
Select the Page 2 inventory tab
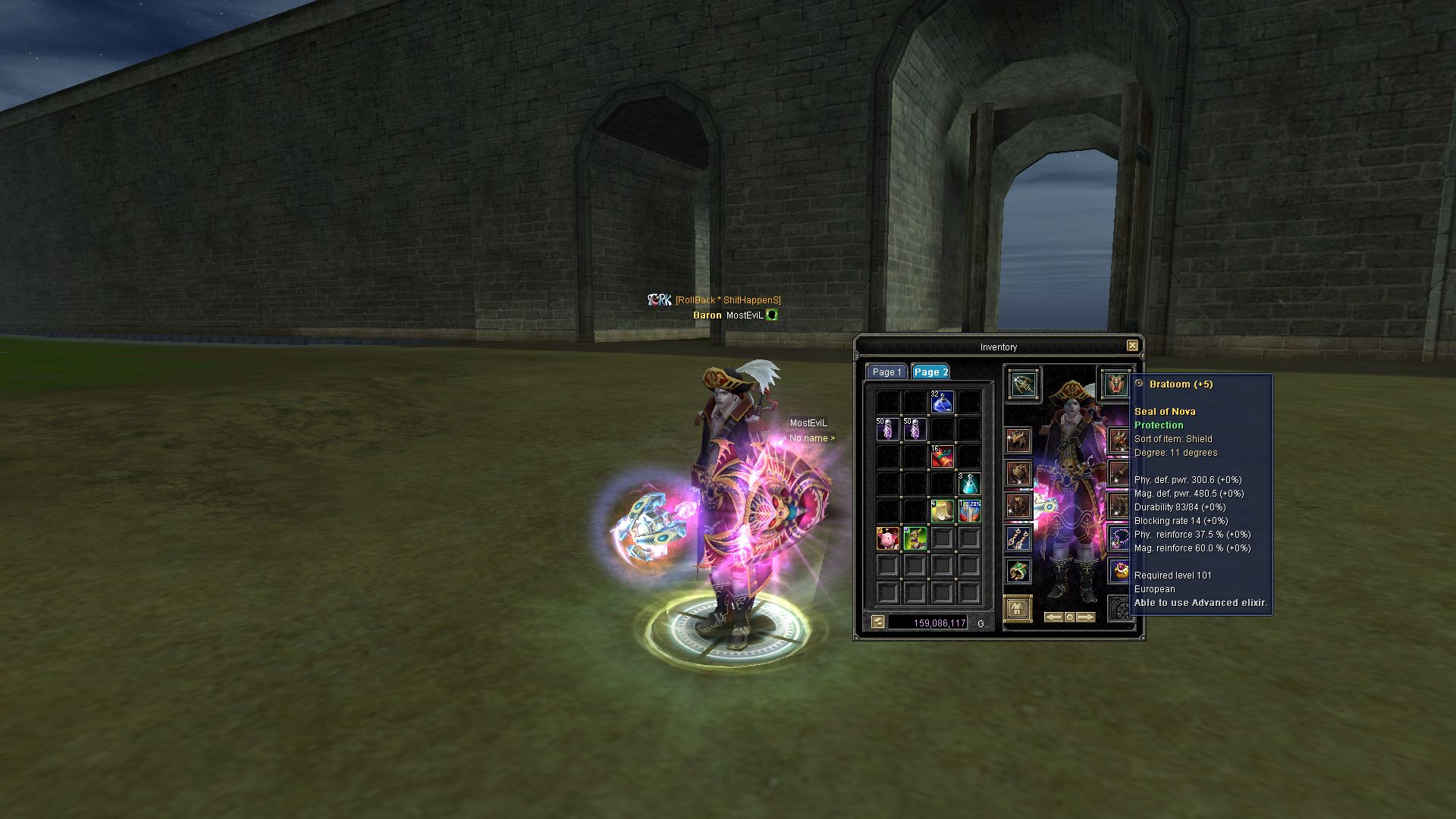coord(930,372)
